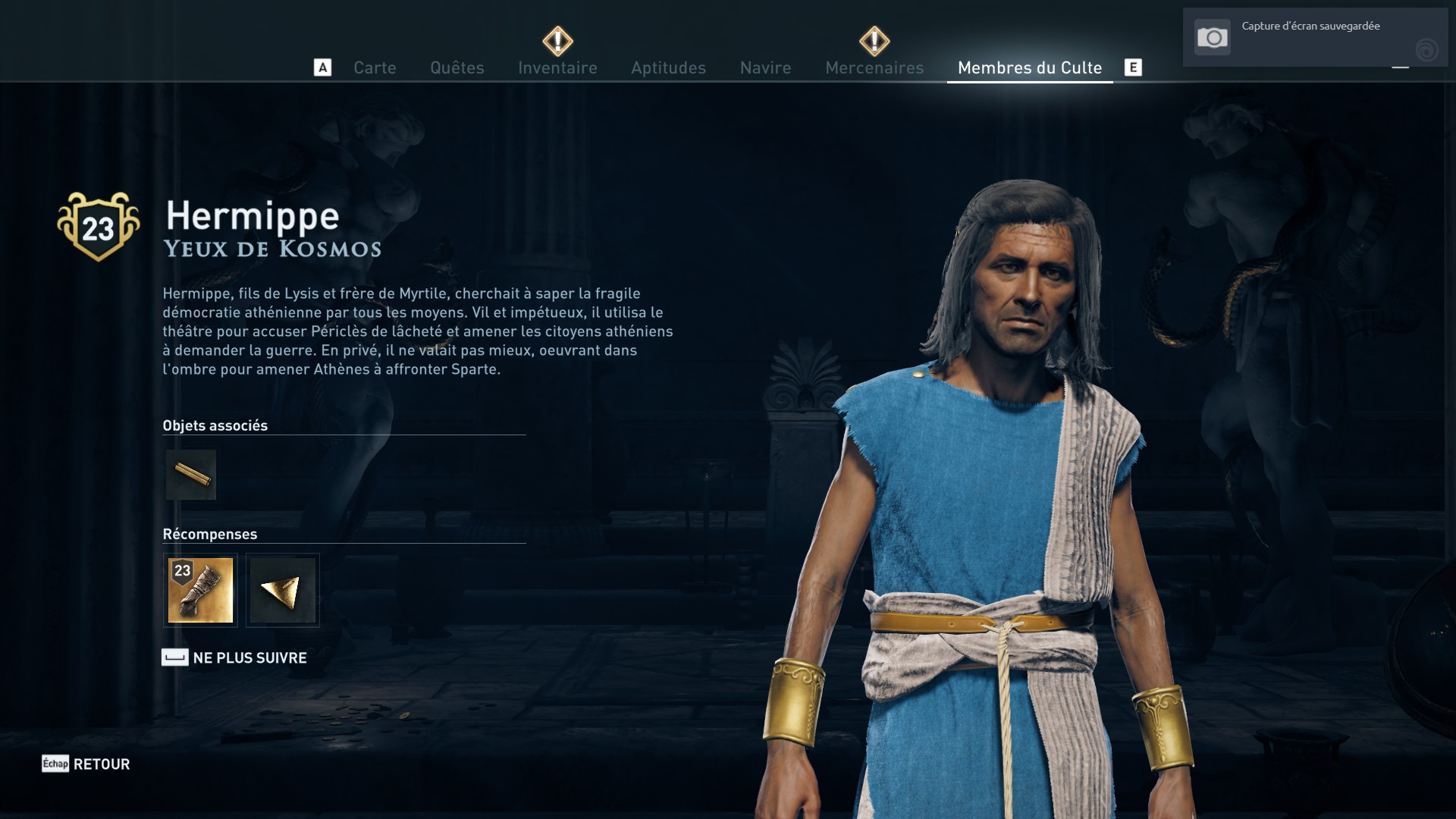Go back with the Retour button
Image resolution: width=1456 pixels, height=819 pixels.
pos(101,764)
